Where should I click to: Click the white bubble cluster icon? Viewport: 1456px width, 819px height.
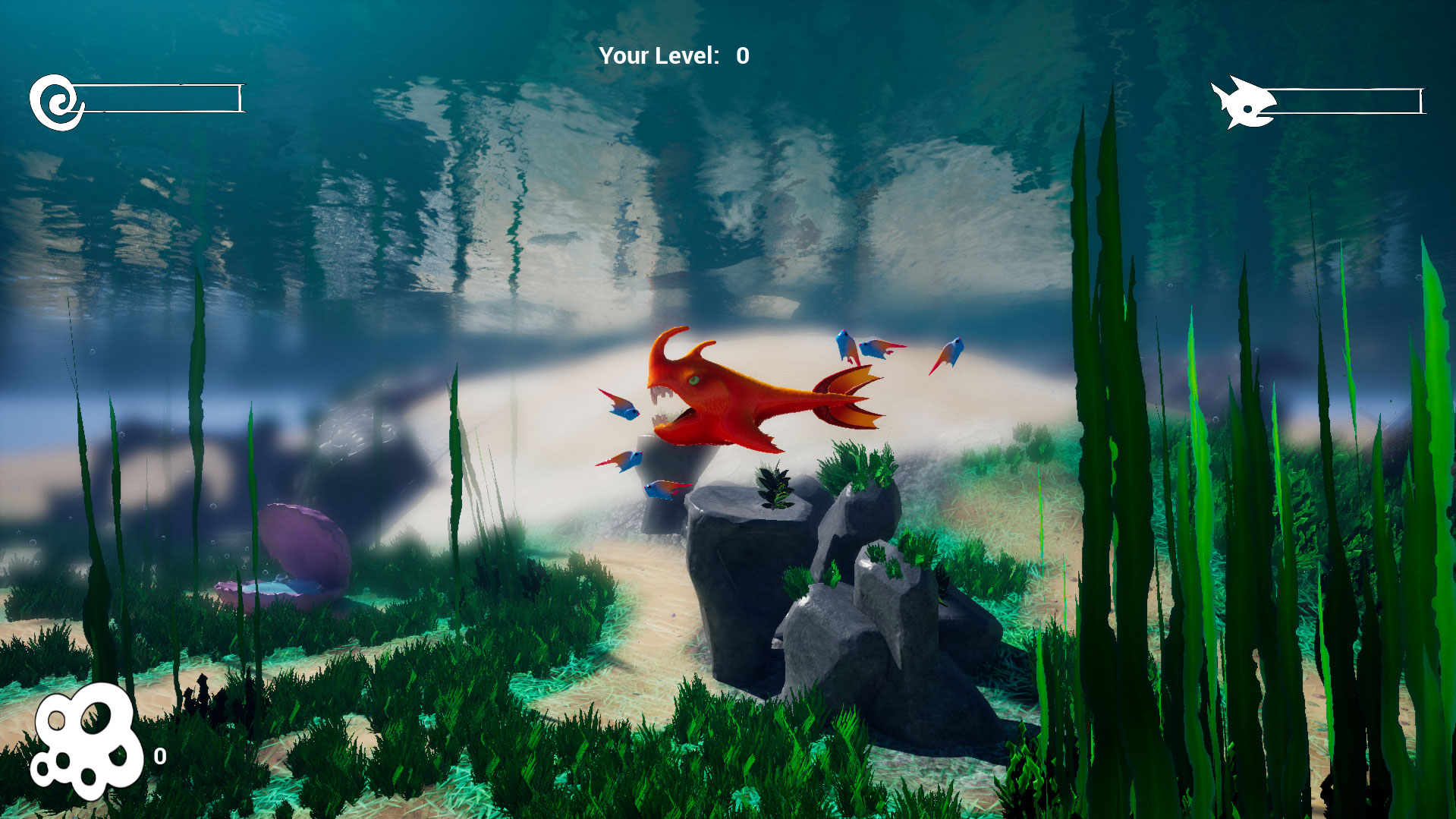[86, 741]
